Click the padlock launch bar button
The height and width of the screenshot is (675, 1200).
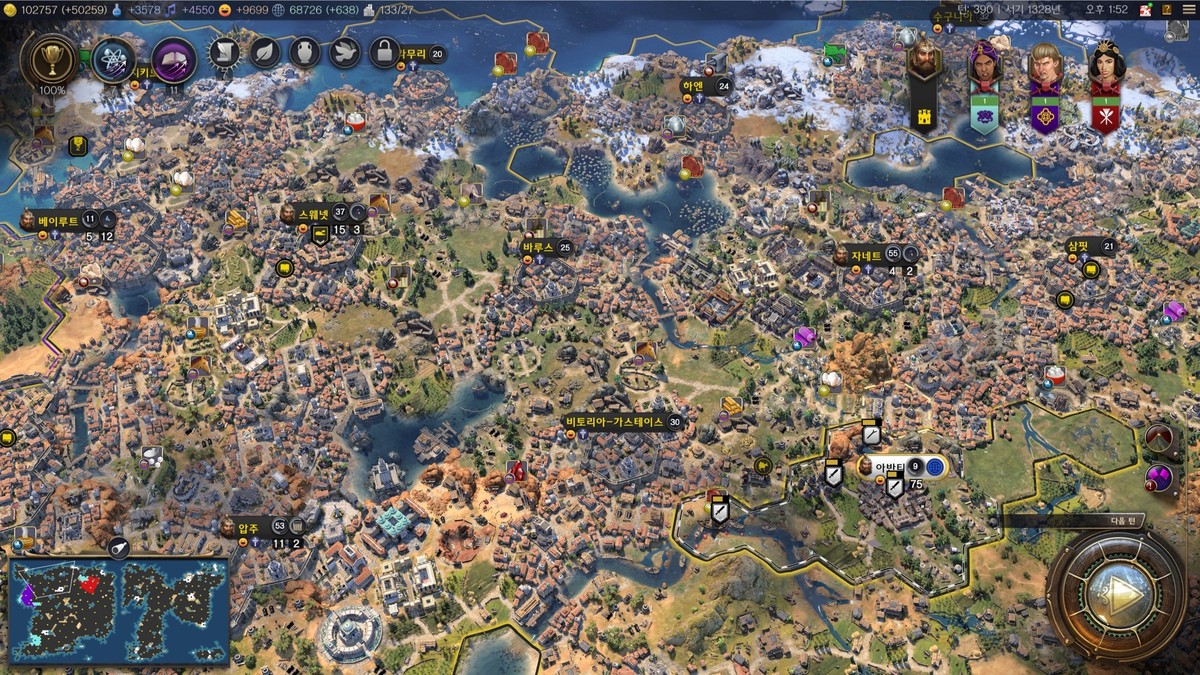(384, 52)
